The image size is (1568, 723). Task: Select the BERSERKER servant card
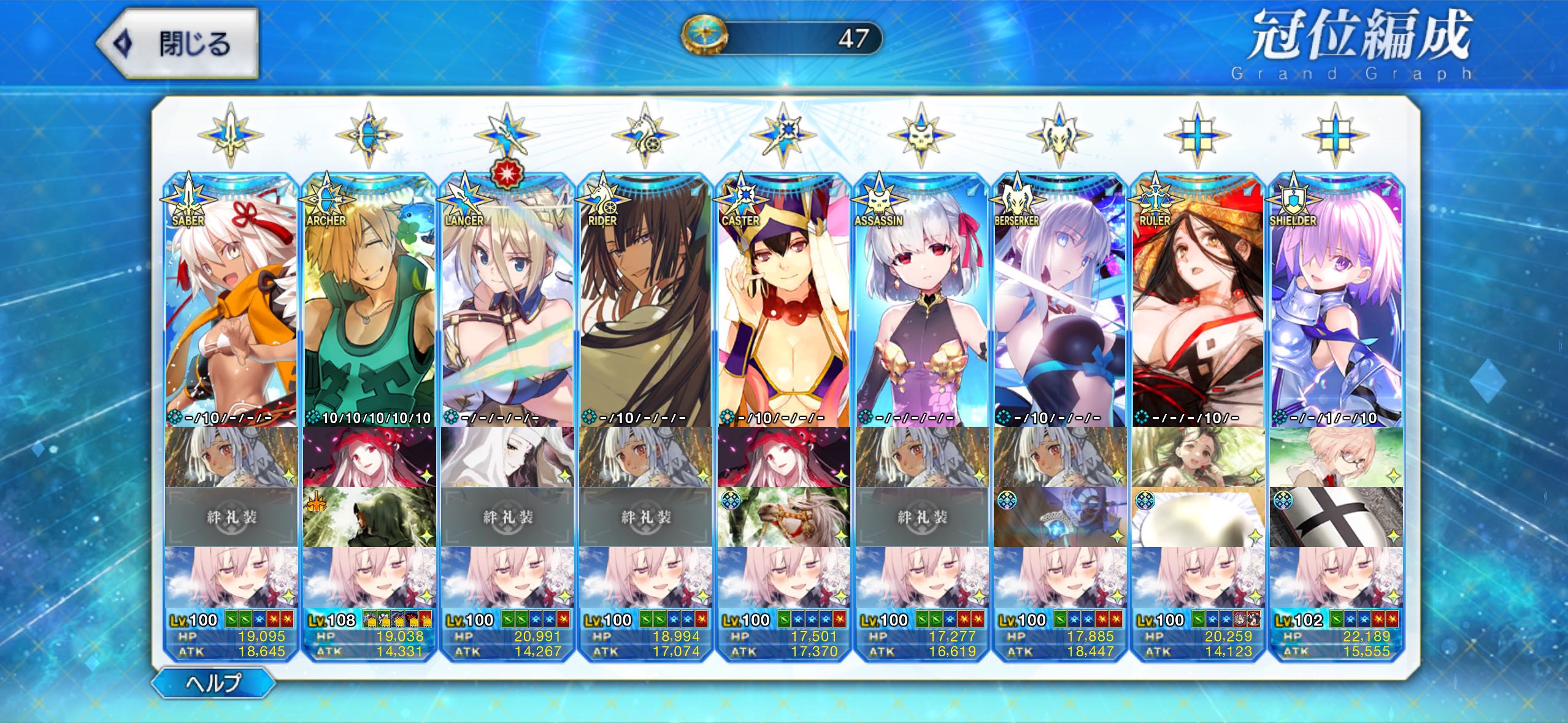pos(1059,300)
